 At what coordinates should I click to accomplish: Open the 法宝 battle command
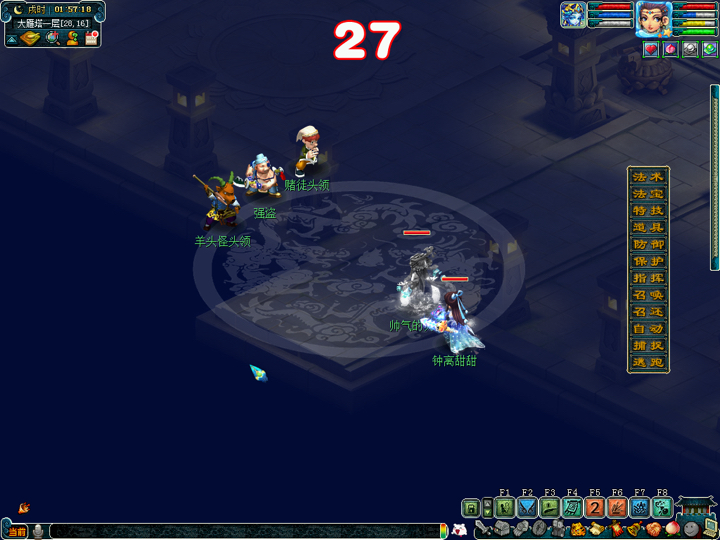648,193
